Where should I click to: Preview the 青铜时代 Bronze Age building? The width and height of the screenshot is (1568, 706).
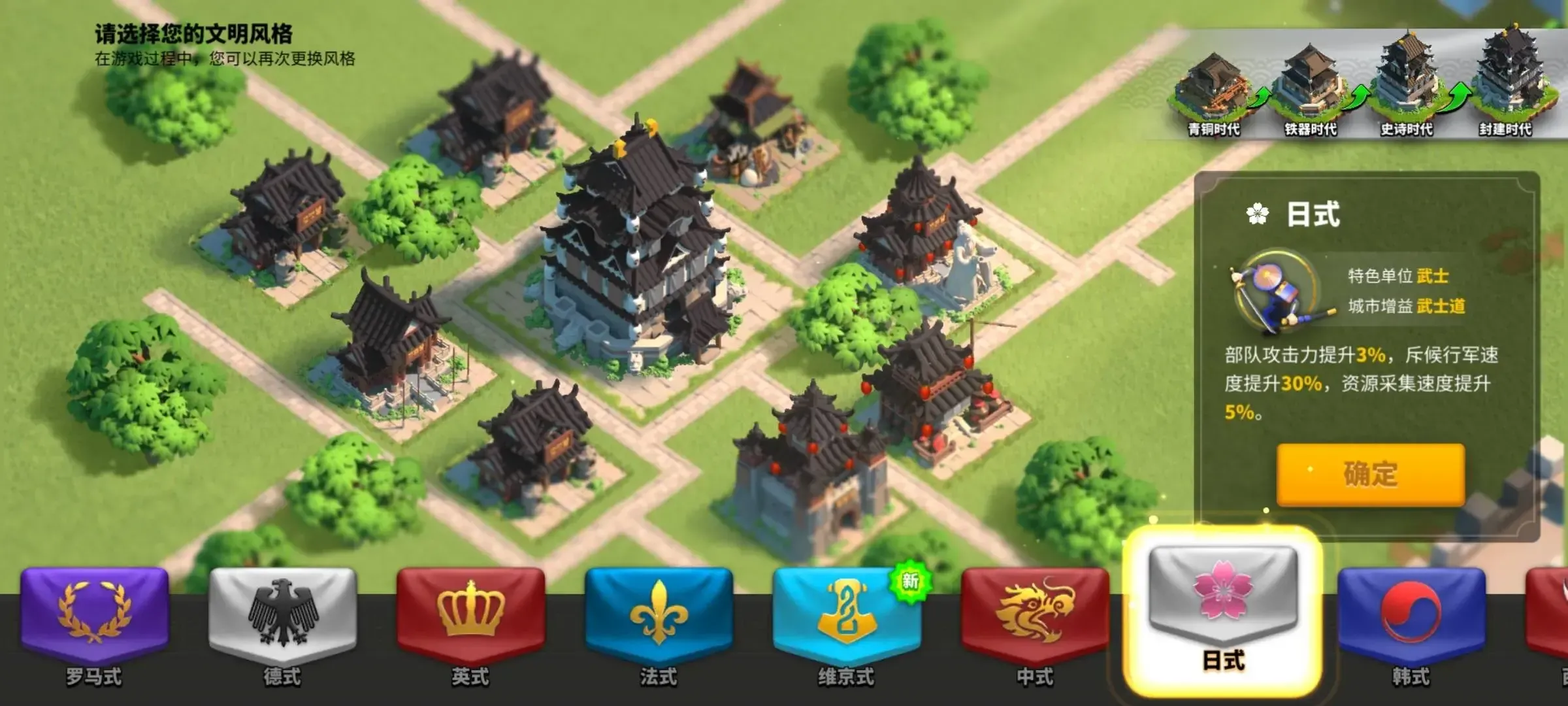tap(1213, 88)
